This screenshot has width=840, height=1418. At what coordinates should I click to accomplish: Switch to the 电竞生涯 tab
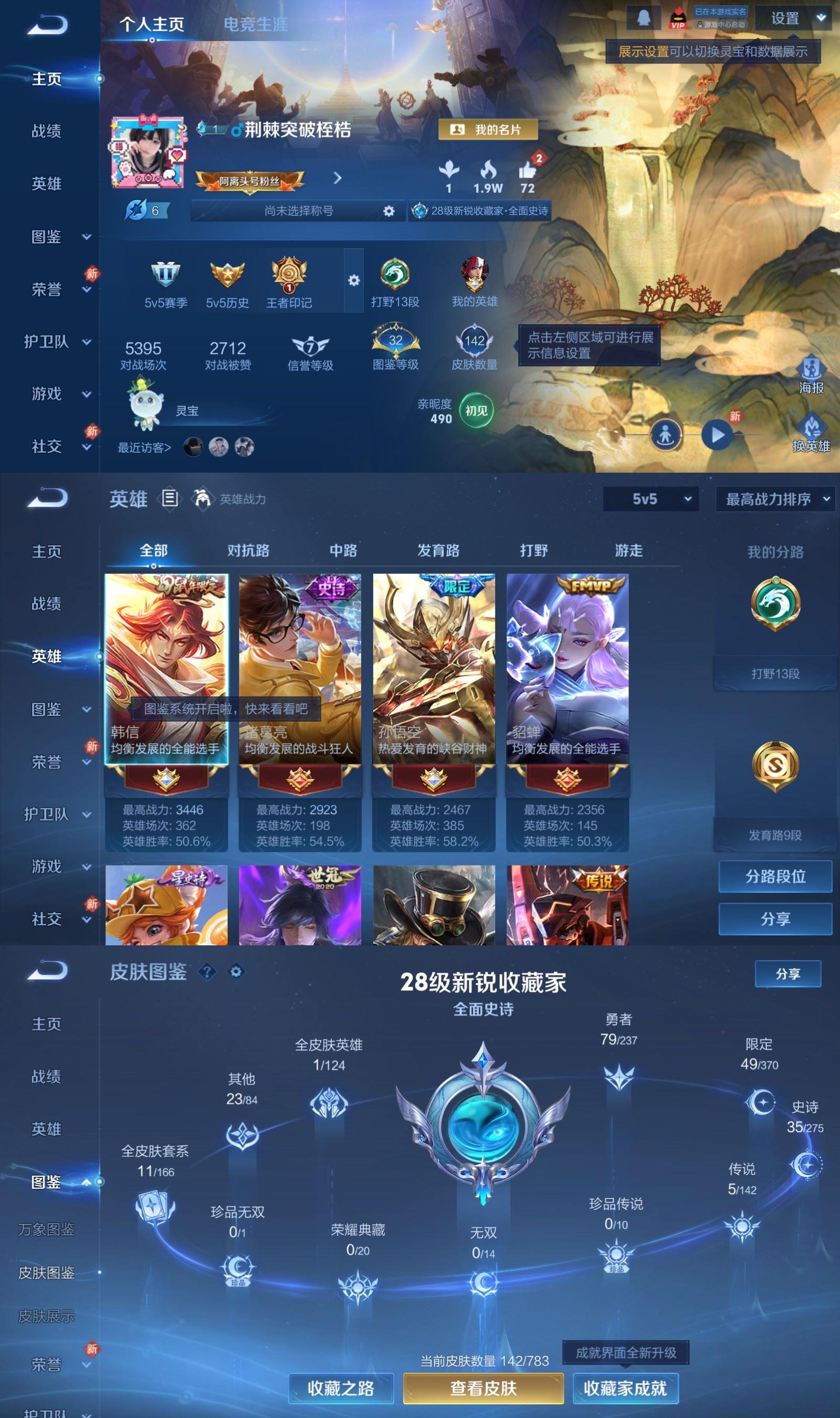256,24
